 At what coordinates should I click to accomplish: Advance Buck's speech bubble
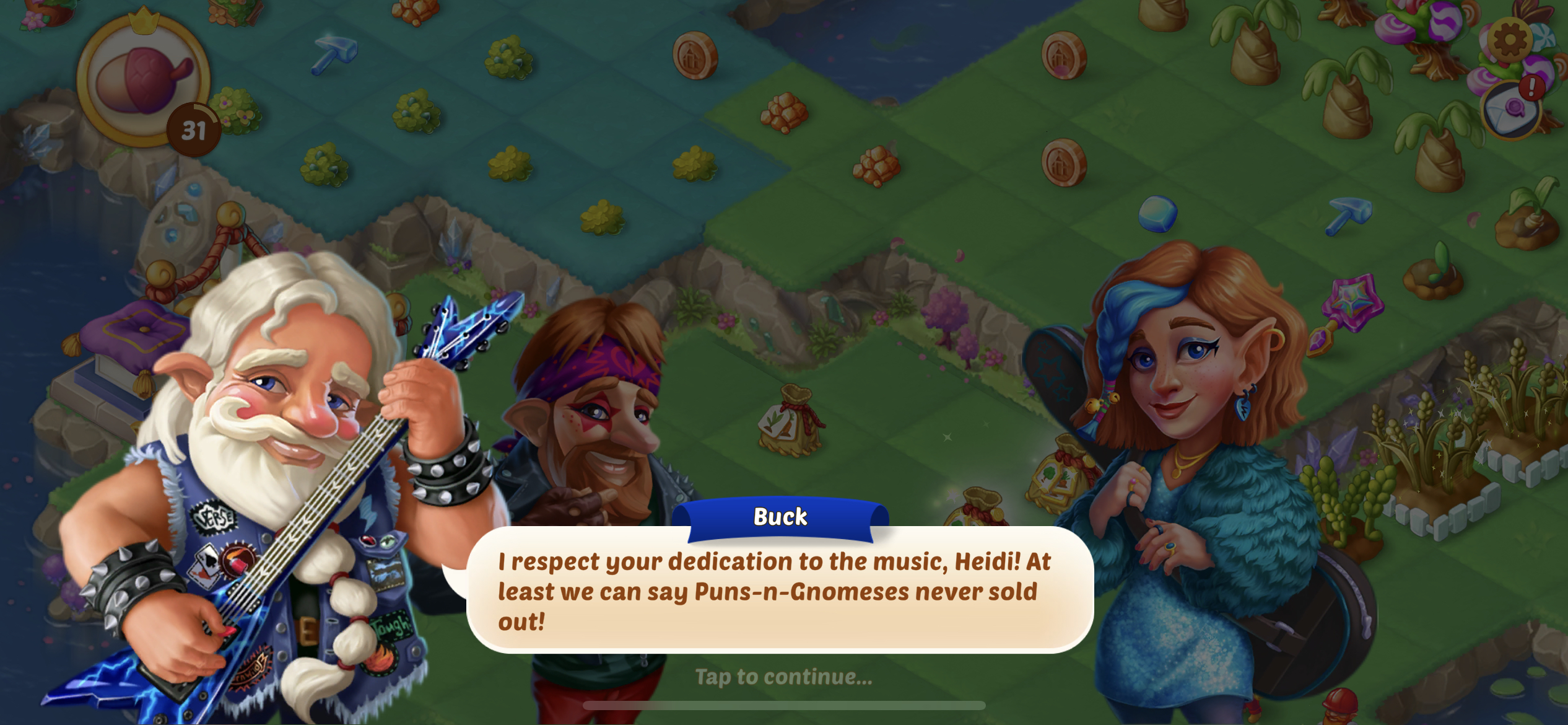[x=779, y=590]
